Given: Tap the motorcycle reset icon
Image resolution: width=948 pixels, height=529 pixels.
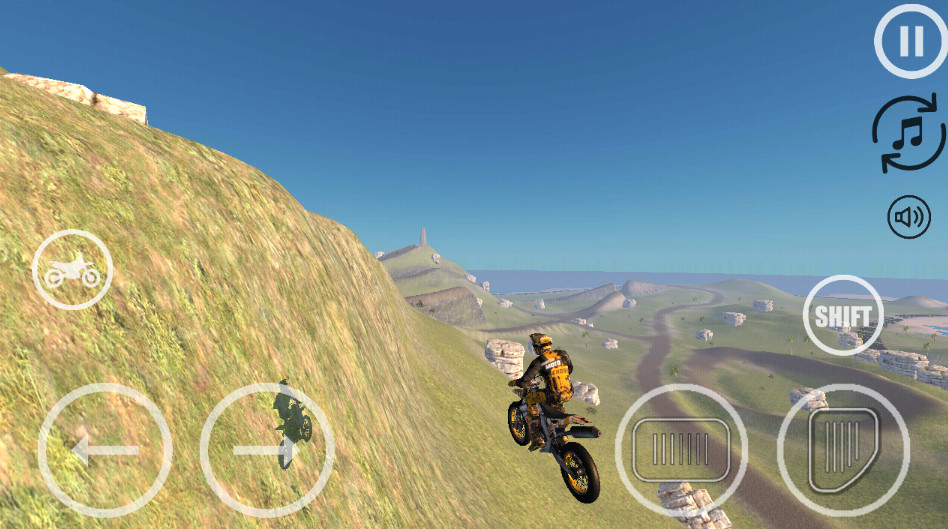Looking at the screenshot, I should (x=72, y=270).
